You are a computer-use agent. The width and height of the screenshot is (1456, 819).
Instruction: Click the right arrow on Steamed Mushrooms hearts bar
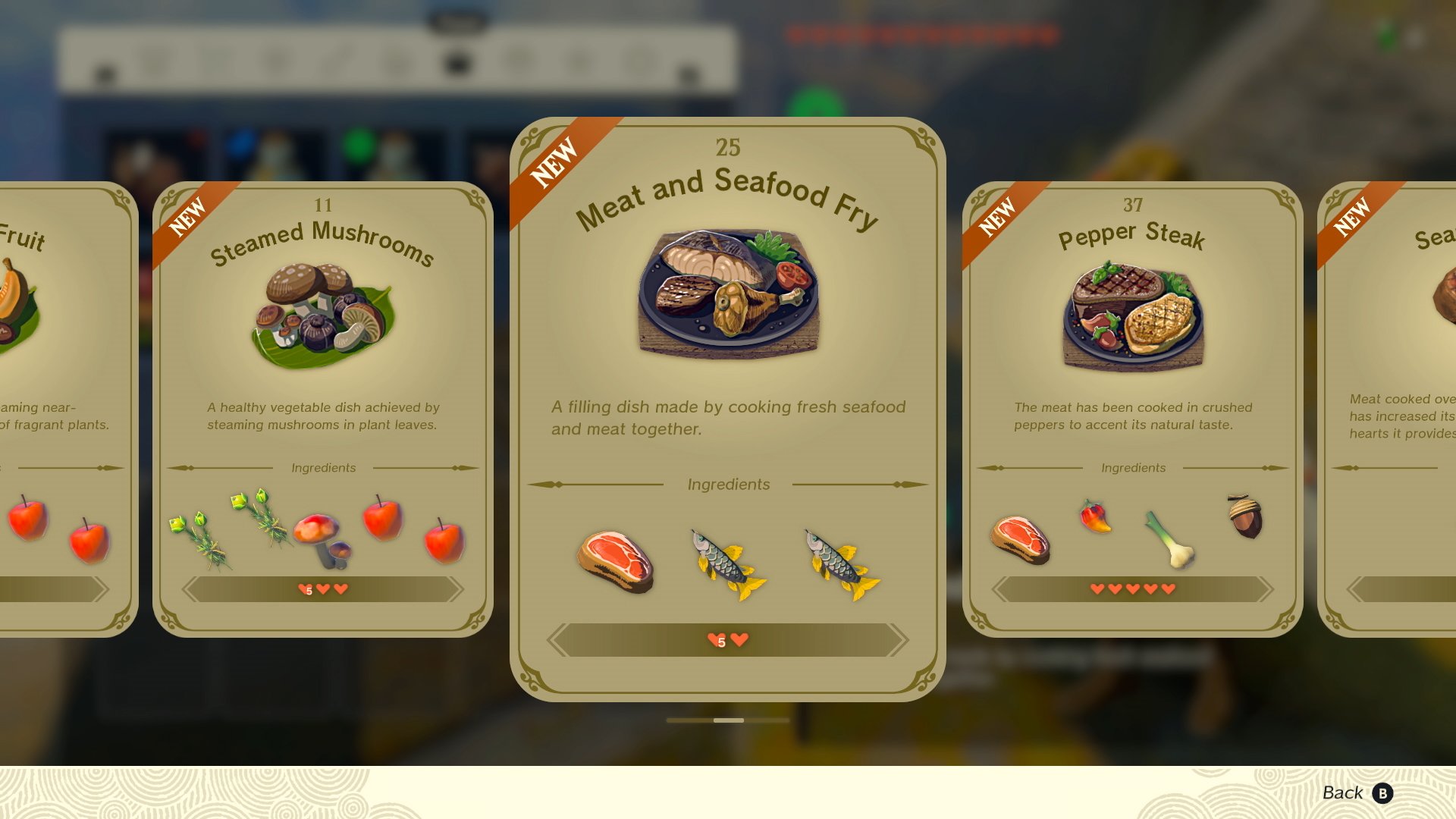456,589
